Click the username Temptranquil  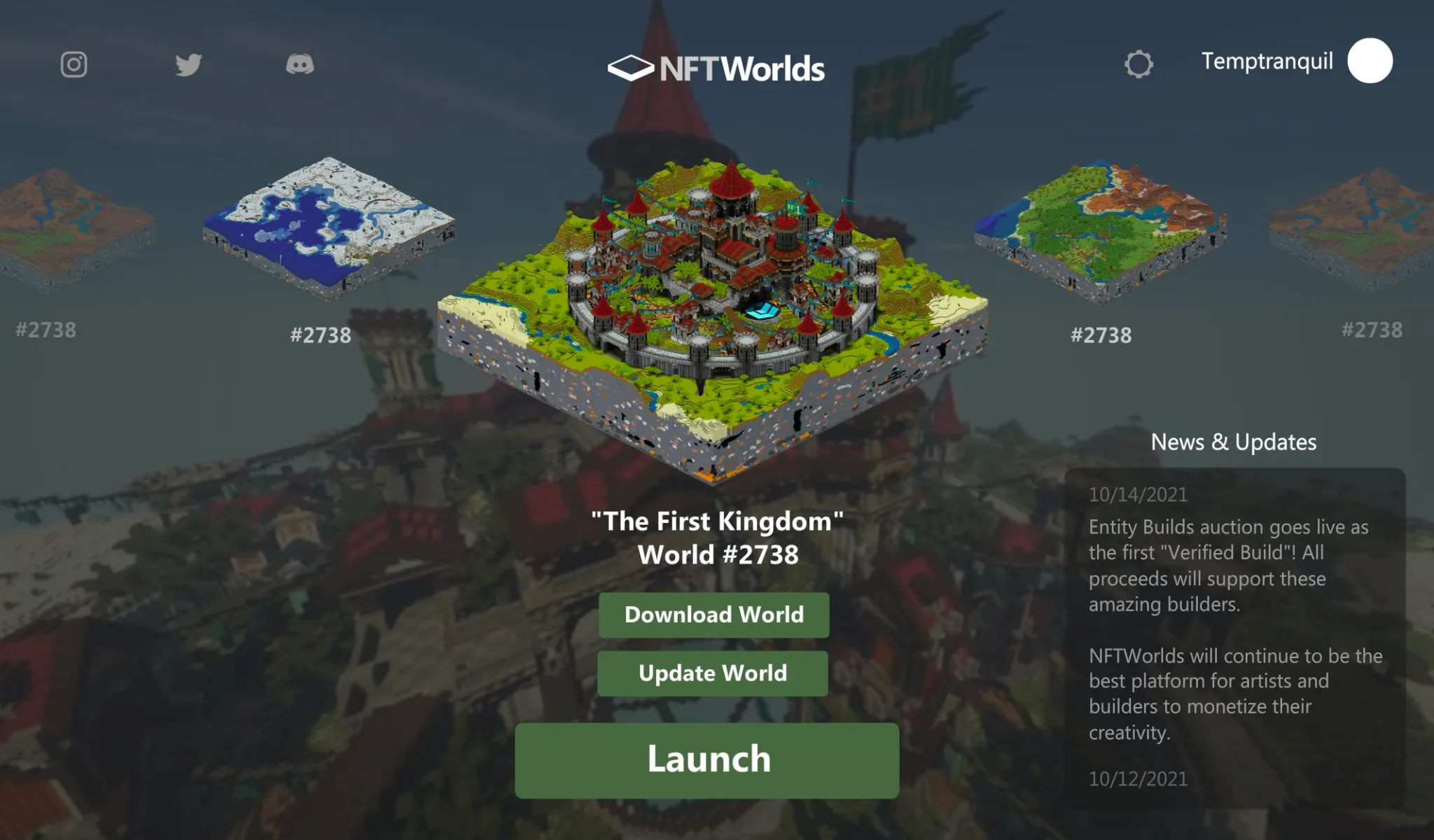pos(1267,62)
